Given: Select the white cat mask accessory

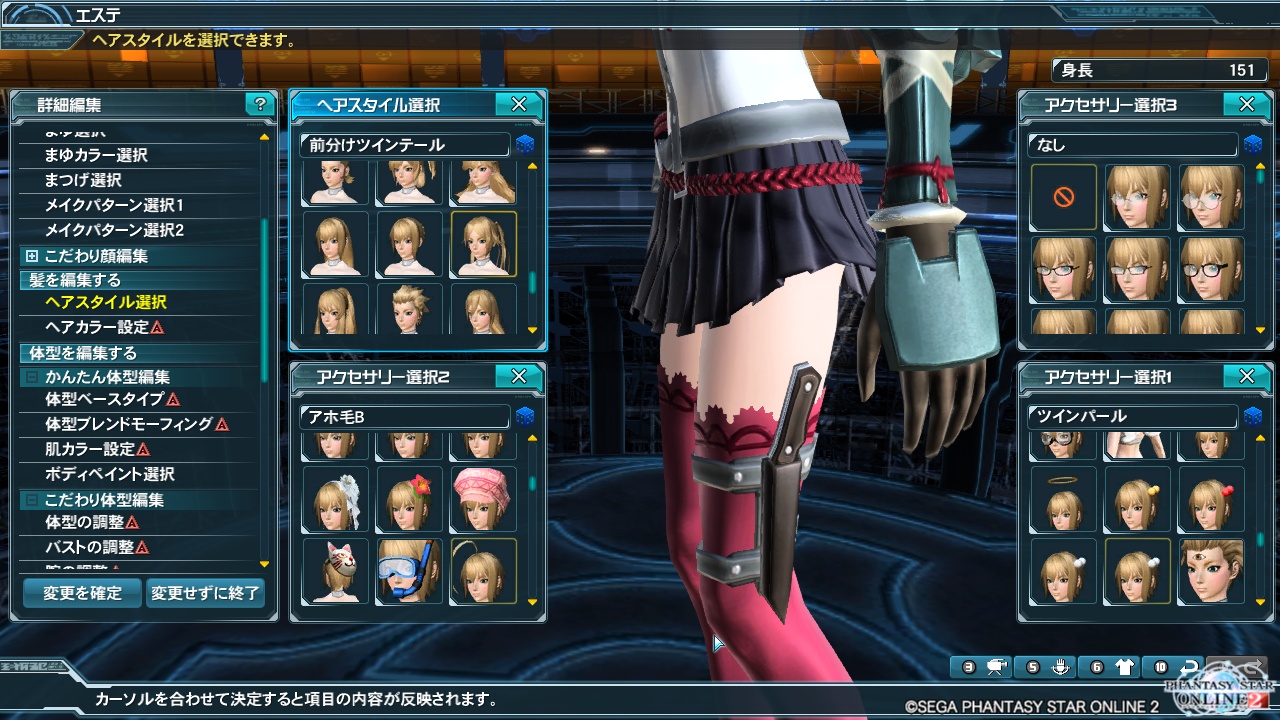Looking at the screenshot, I should click(335, 571).
